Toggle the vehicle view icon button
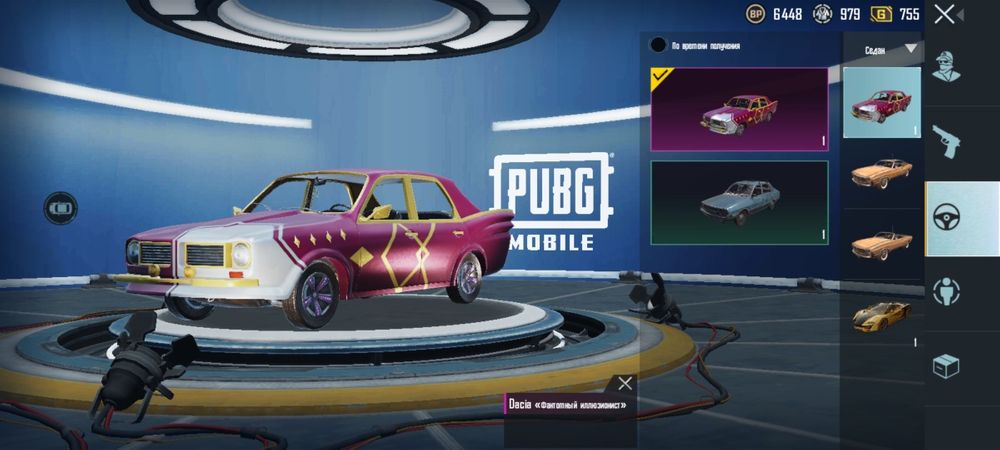1000x450 pixels. [x=61, y=207]
